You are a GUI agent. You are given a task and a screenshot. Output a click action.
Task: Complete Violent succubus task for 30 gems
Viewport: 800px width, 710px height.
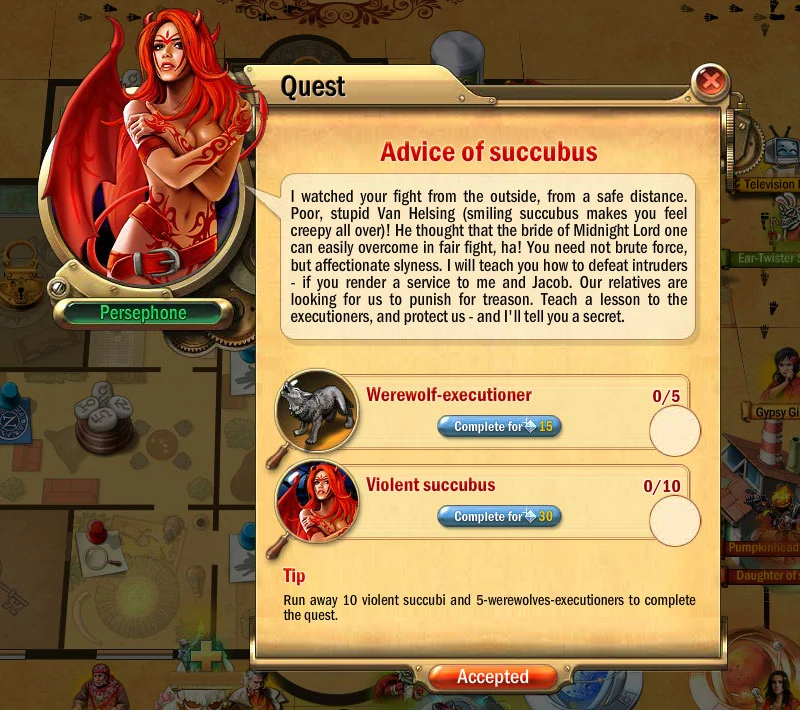click(x=499, y=517)
